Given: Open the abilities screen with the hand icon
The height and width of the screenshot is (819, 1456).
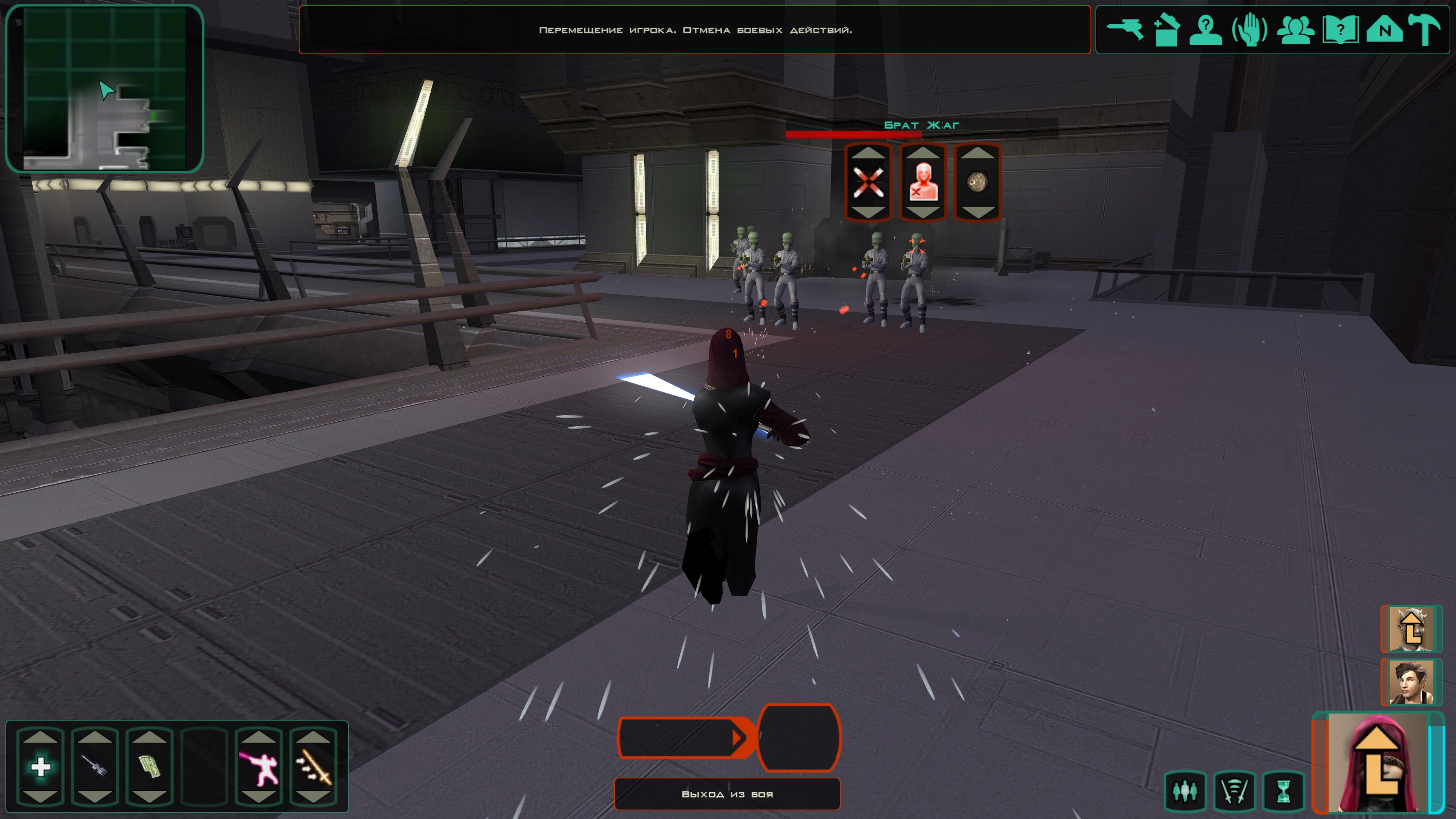Looking at the screenshot, I should tap(1250, 29).
